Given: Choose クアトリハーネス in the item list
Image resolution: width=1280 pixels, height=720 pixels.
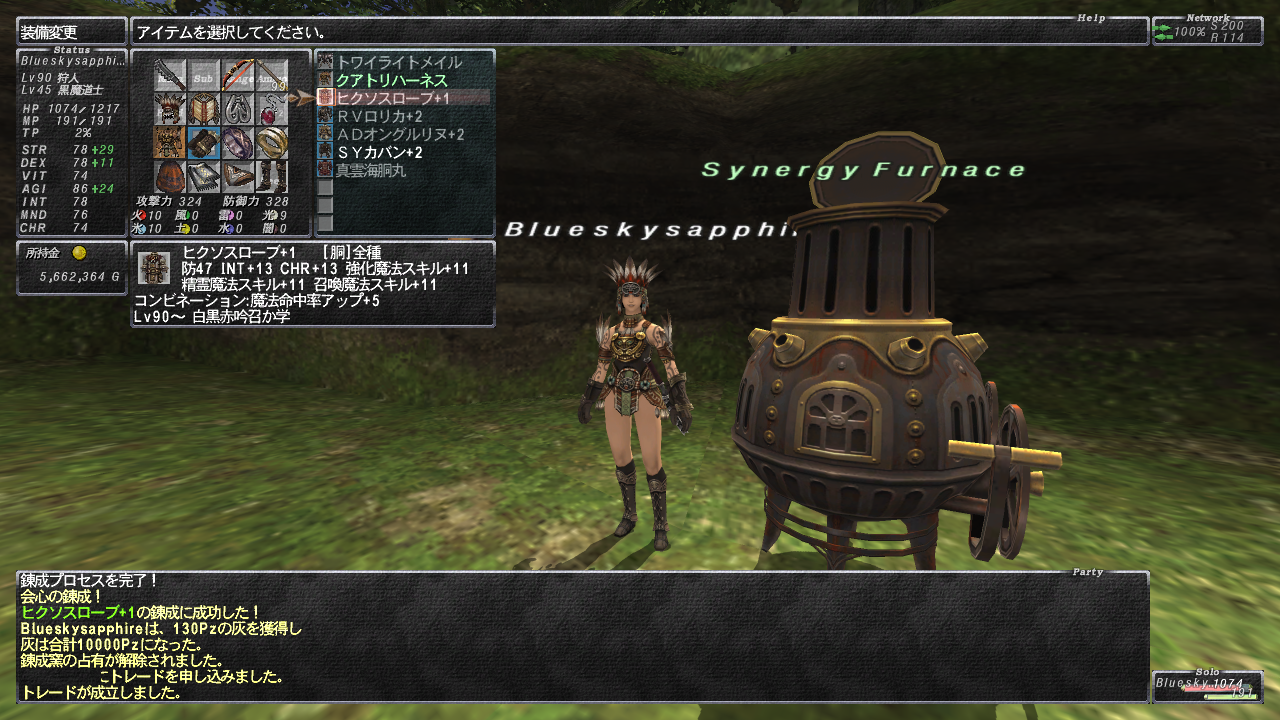Looking at the screenshot, I should click(391, 80).
